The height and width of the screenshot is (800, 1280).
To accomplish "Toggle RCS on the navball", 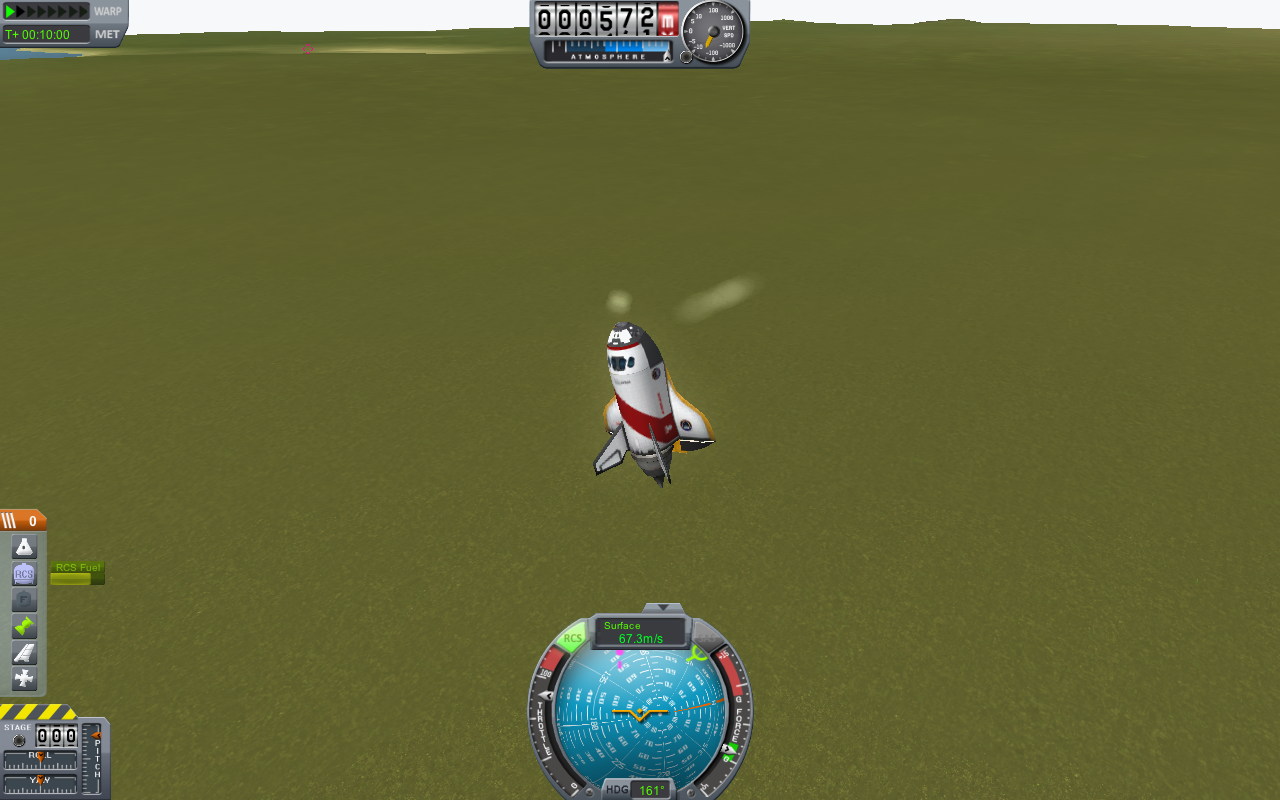I will click(x=572, y=636).
